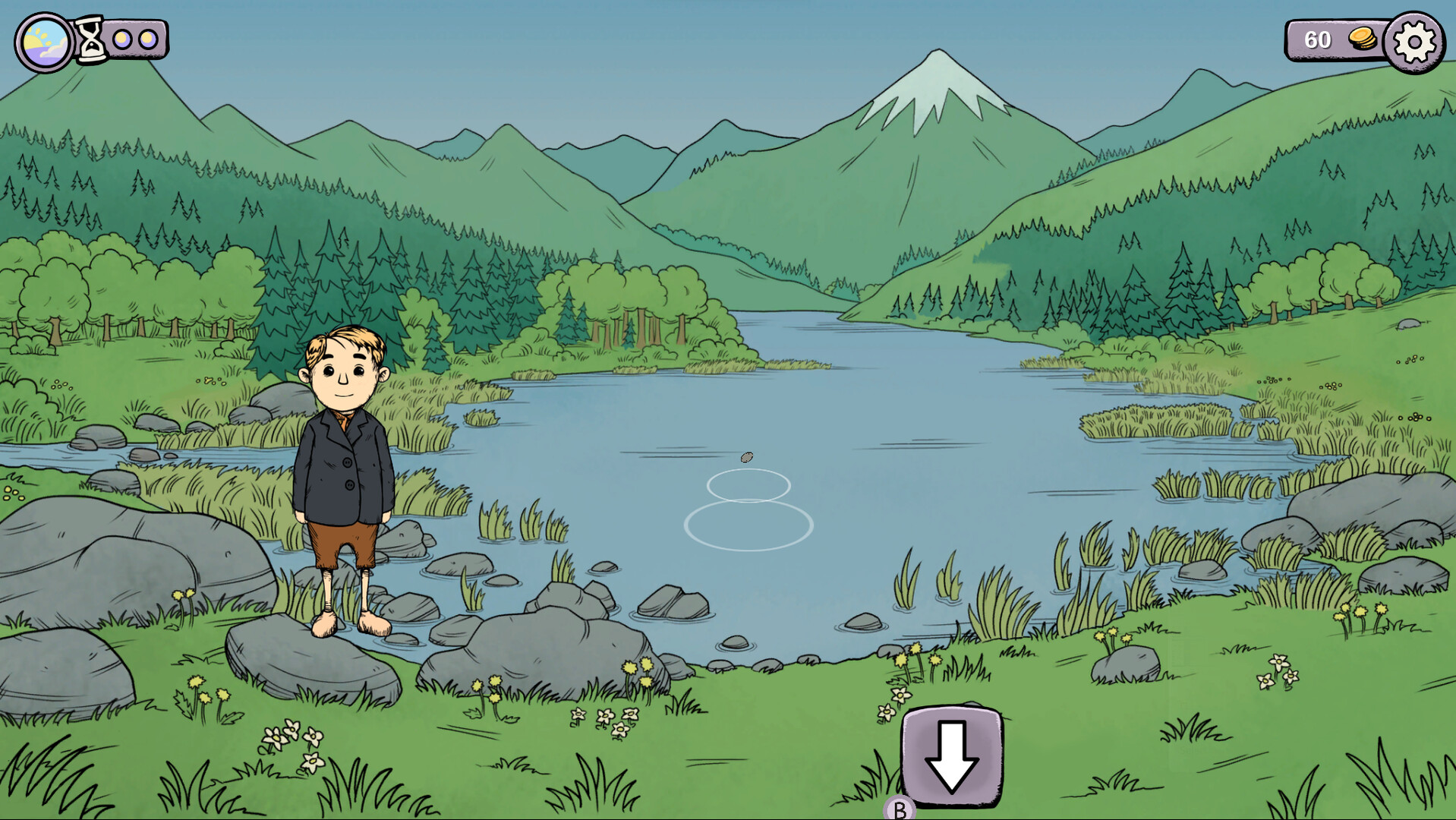Click the coin purse panel to open wallet

click(x=1340, y=40)
